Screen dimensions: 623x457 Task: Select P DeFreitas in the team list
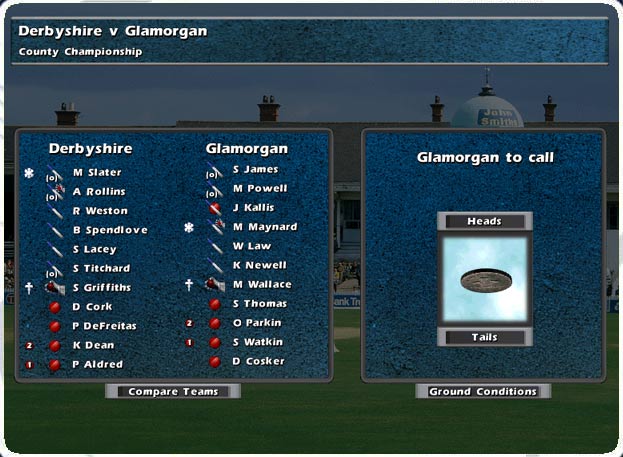pos(104,326)
